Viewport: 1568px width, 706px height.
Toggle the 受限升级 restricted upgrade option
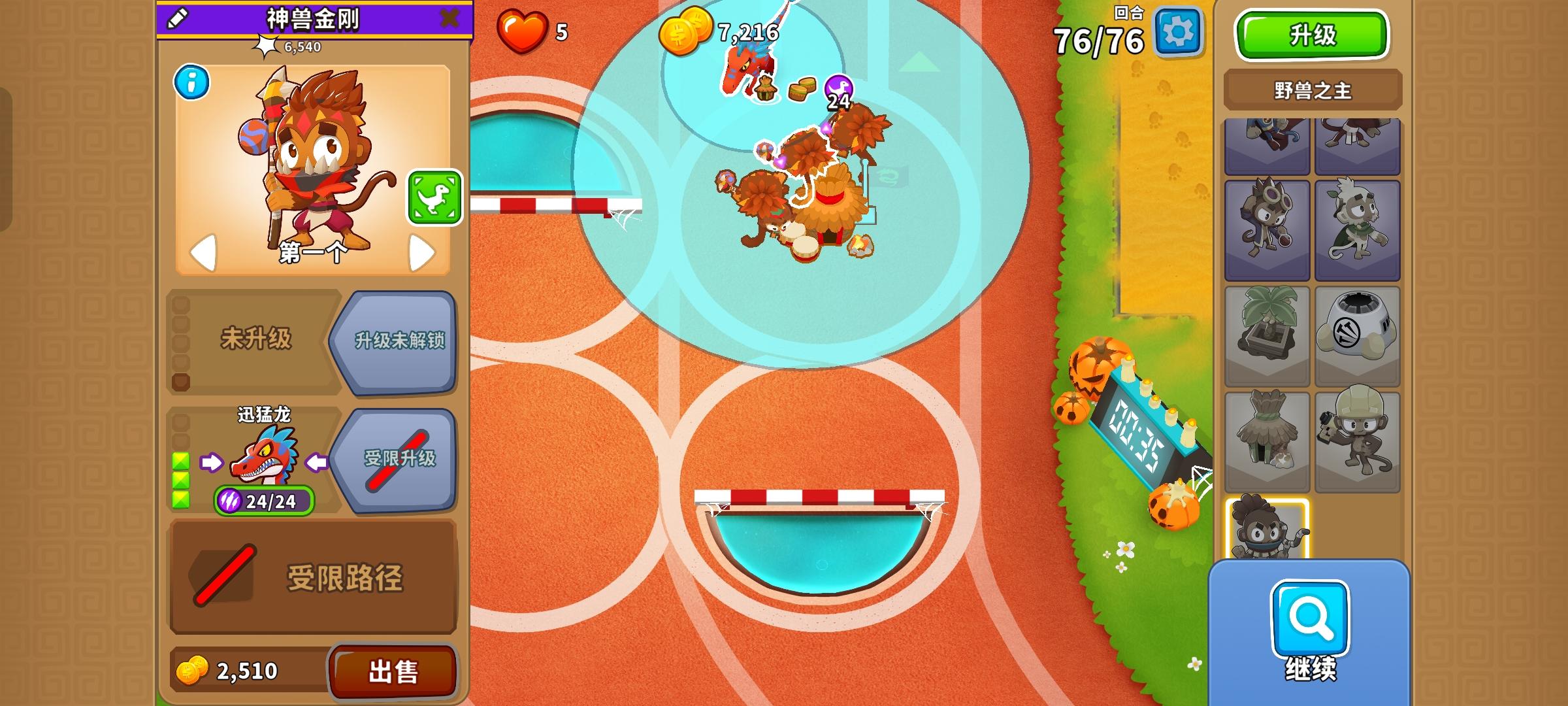click(x=400, y=460)
